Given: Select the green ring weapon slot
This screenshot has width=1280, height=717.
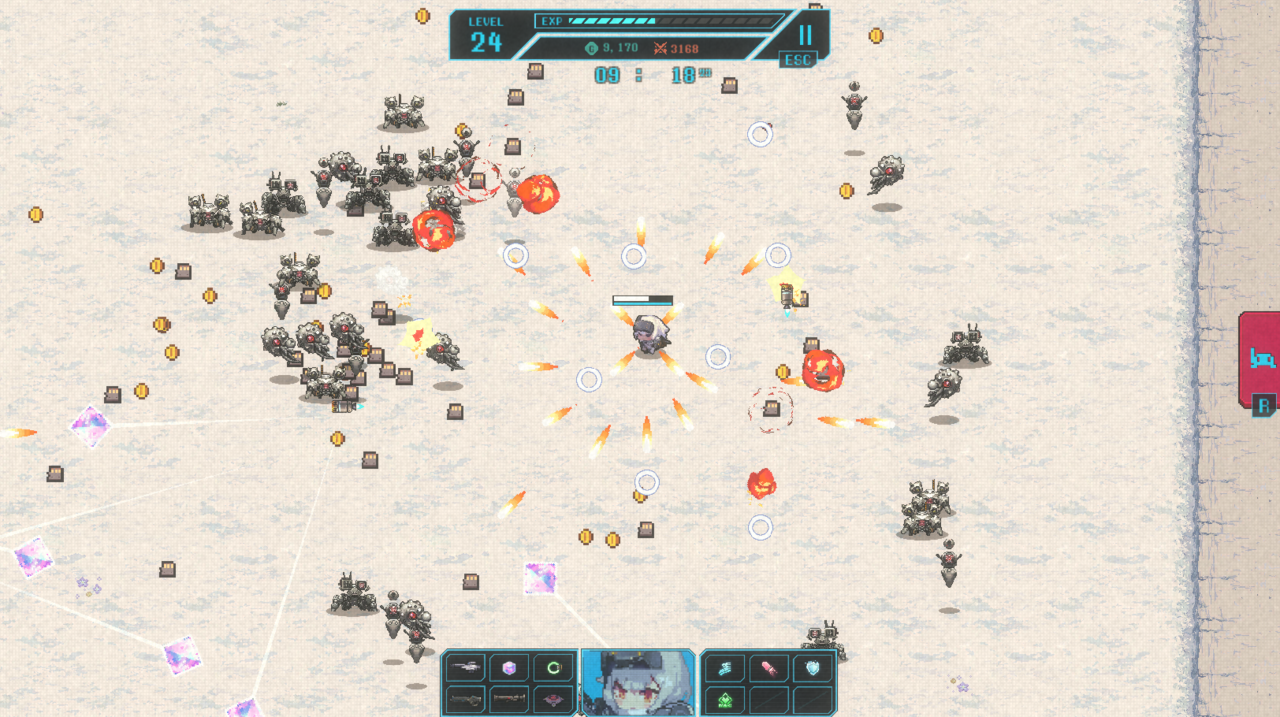Looking at the screenshot, I should (x=553, y=667).
